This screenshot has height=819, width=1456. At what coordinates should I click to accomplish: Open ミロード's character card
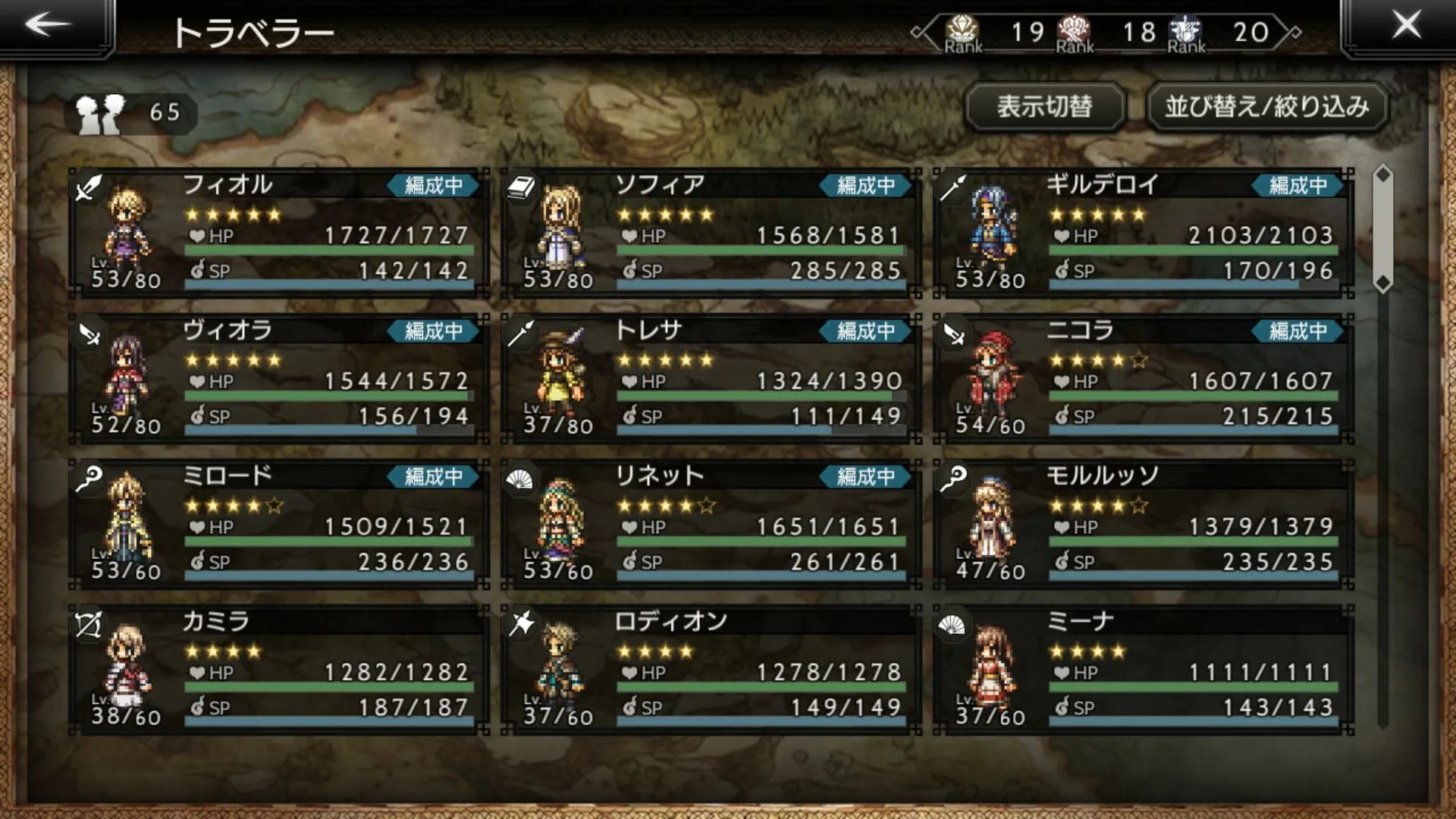pos(278,523)
